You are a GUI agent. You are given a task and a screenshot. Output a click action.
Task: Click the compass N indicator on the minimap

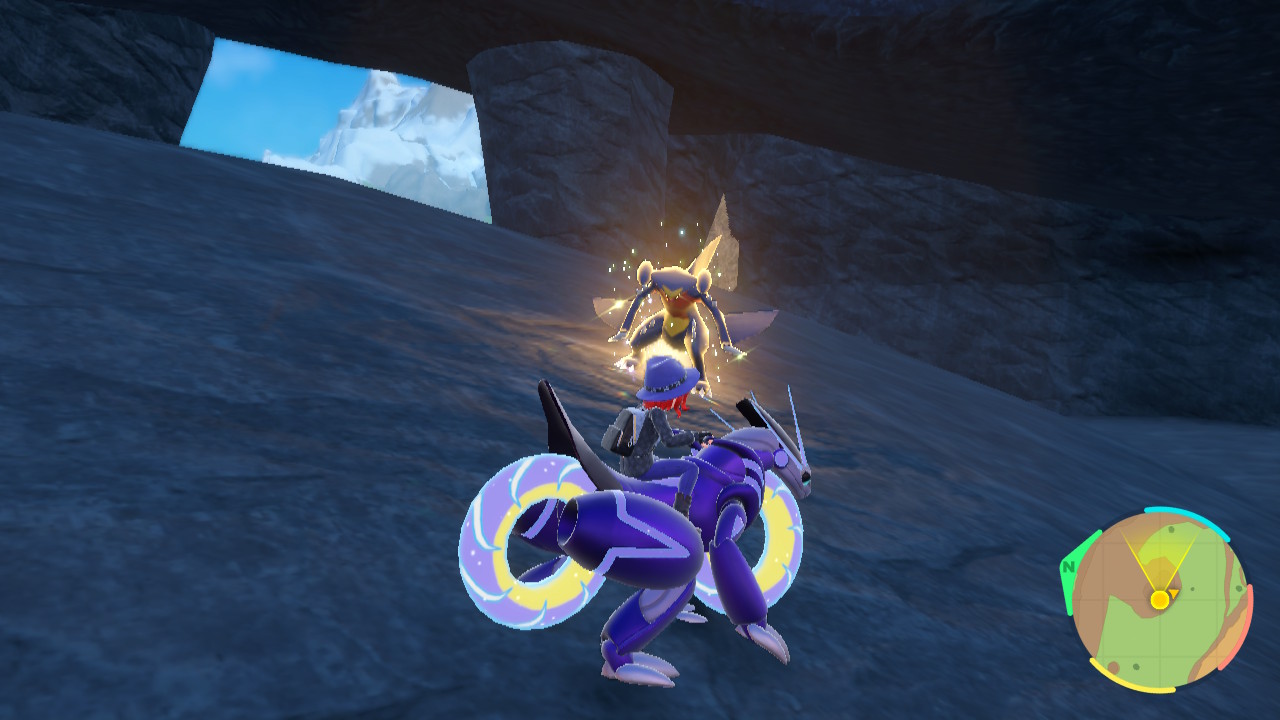pos(1069,566)
